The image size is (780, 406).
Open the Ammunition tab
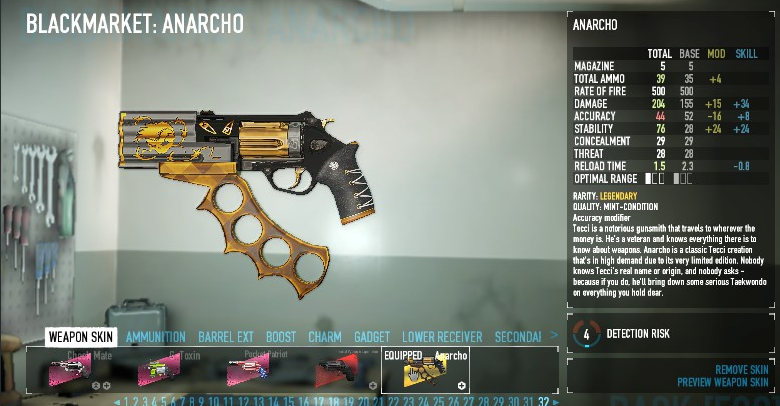(157, 337)
